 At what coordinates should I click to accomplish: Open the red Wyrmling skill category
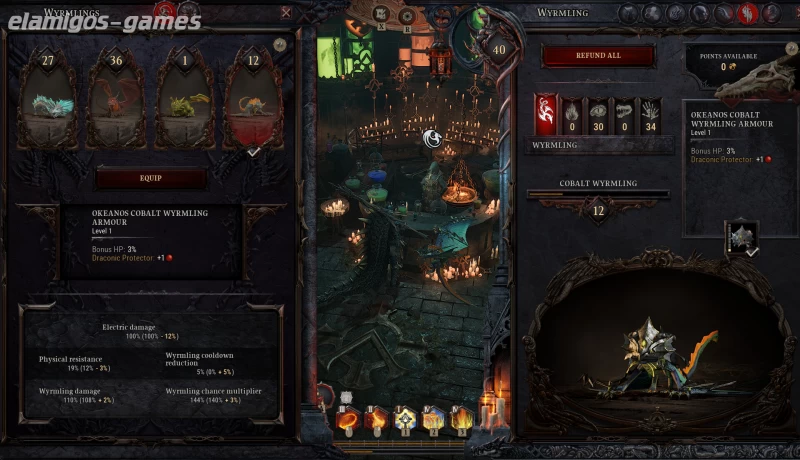(545, 112)
